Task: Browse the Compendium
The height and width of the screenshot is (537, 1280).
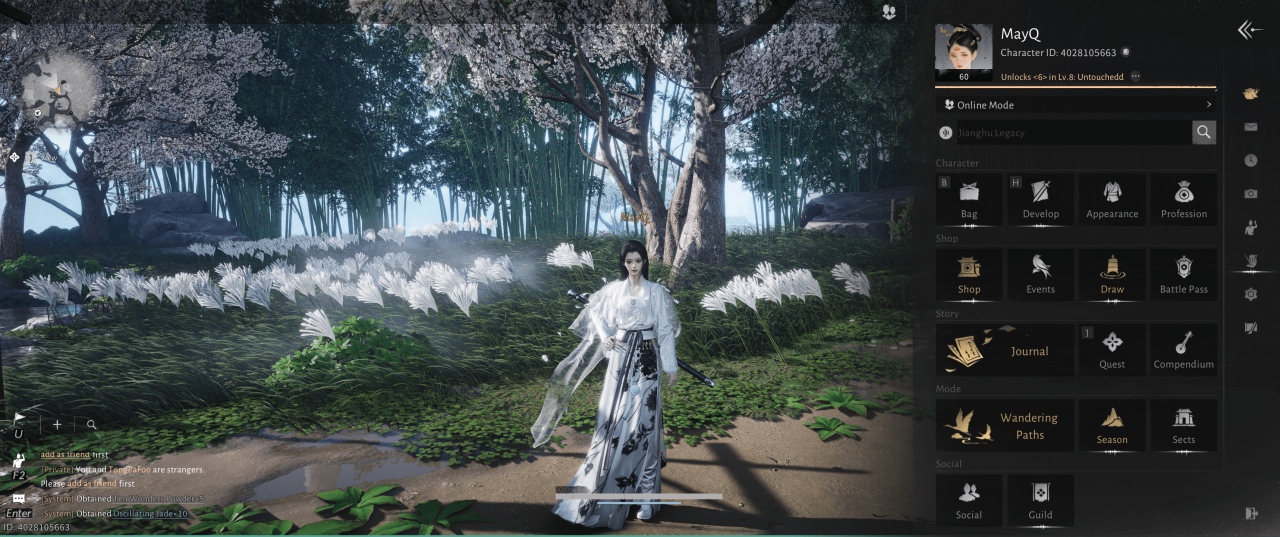Action: [x=1183, y=350]
